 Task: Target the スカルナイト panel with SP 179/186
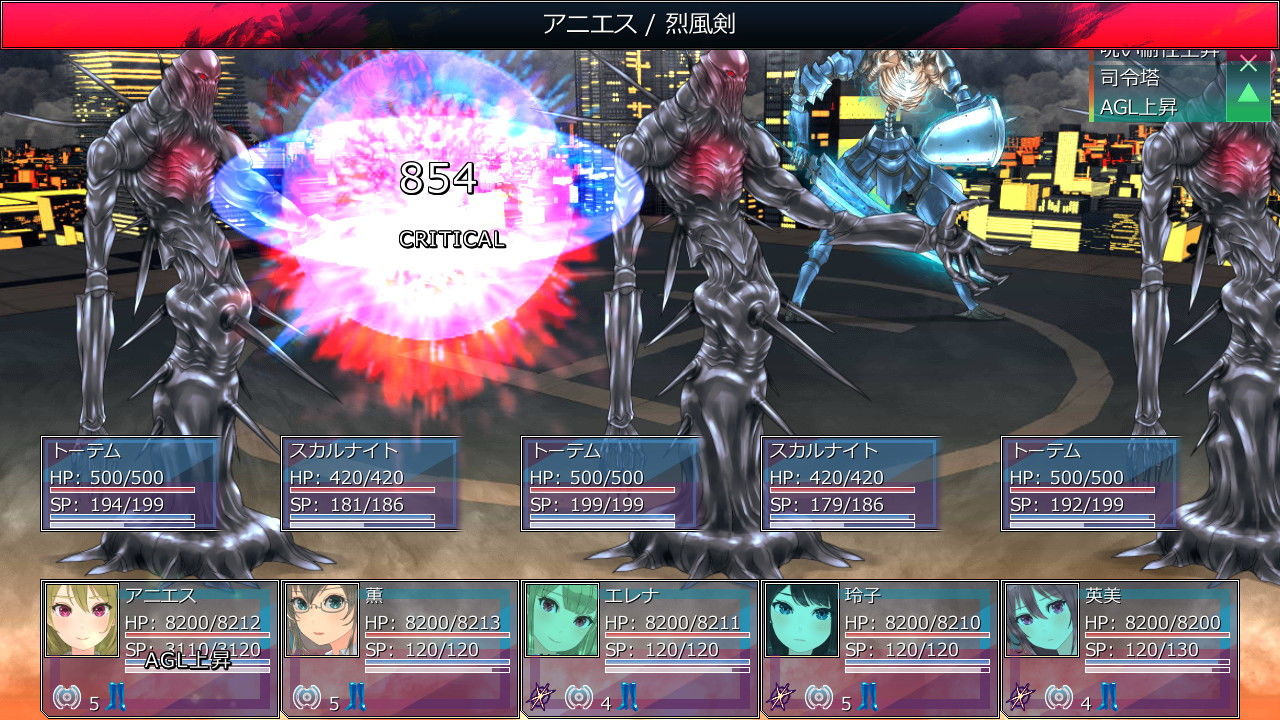(x=851, y=483)
